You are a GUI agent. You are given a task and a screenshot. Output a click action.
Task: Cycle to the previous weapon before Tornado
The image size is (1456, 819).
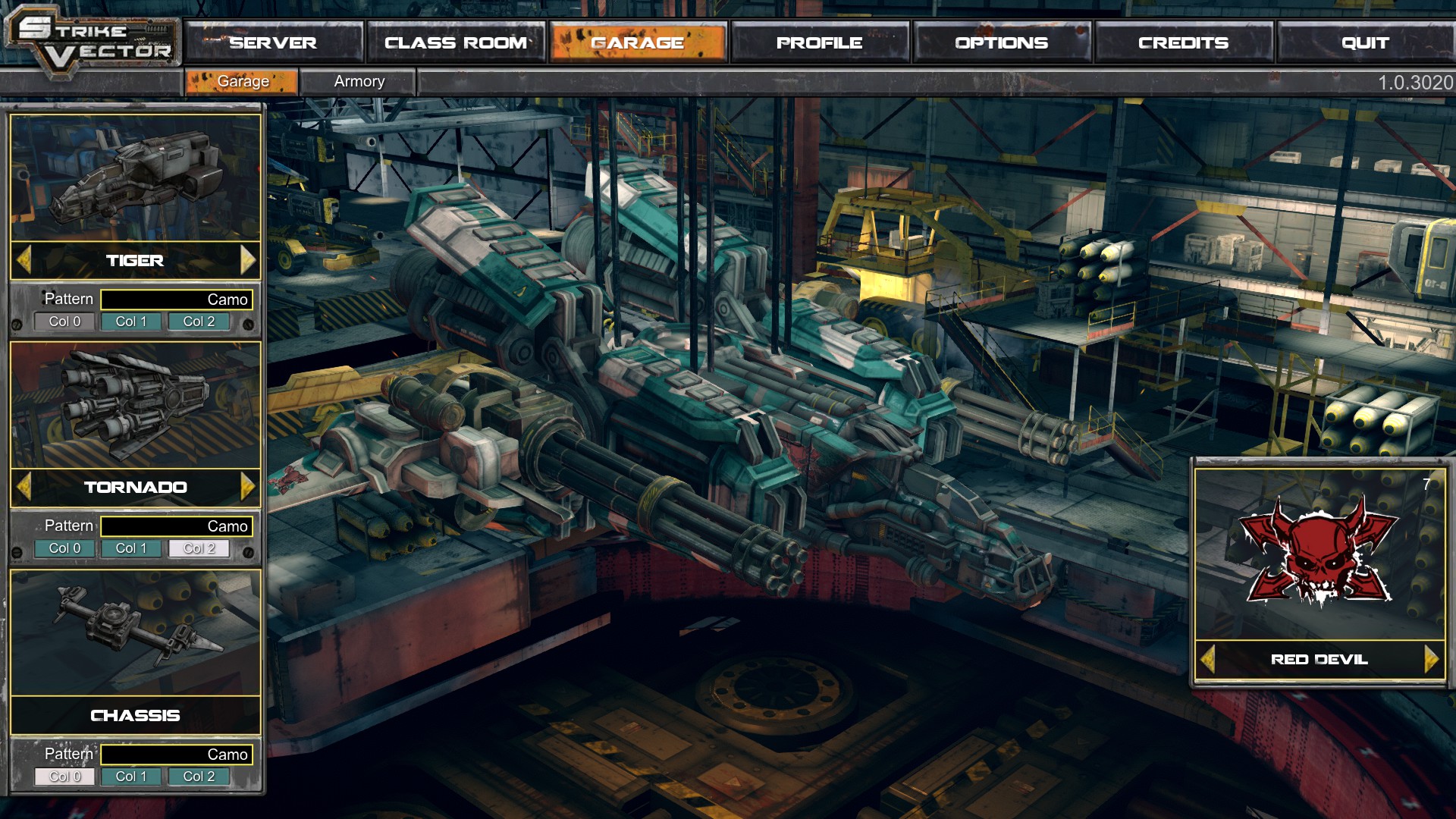pos(24,487)
